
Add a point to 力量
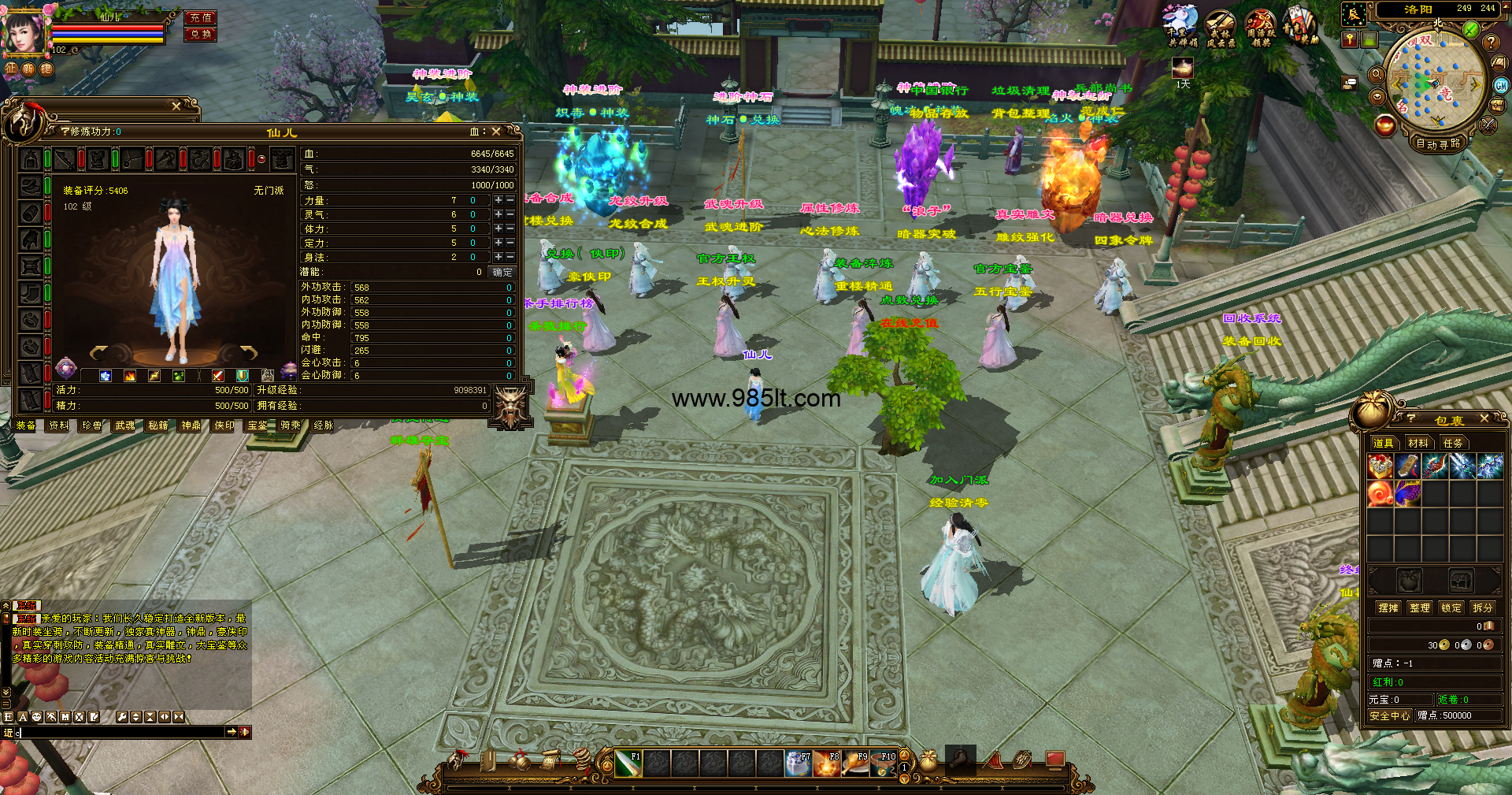click(x=498, y=200)
